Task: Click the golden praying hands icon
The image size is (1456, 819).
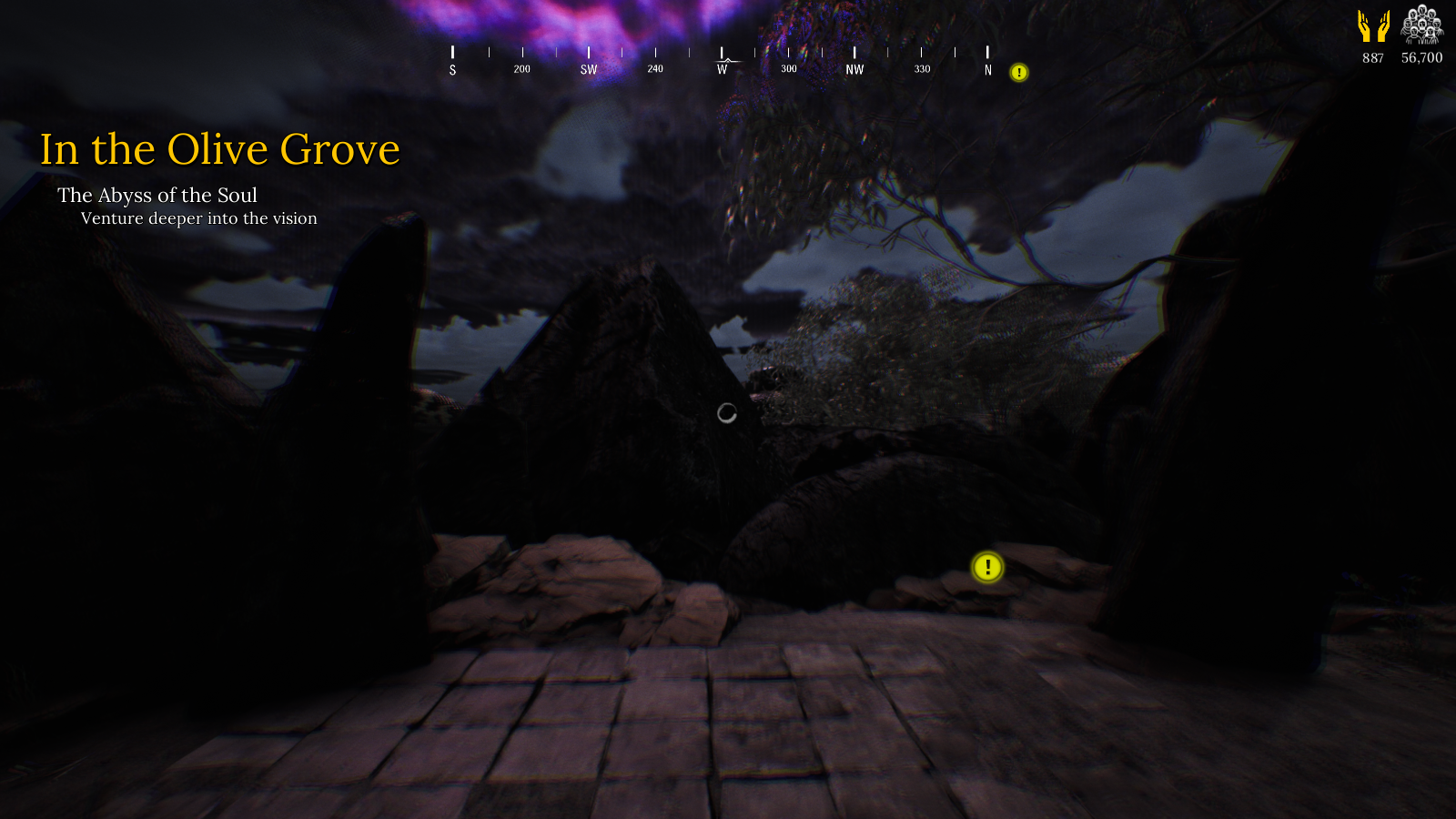Action: coord(1373,26)
